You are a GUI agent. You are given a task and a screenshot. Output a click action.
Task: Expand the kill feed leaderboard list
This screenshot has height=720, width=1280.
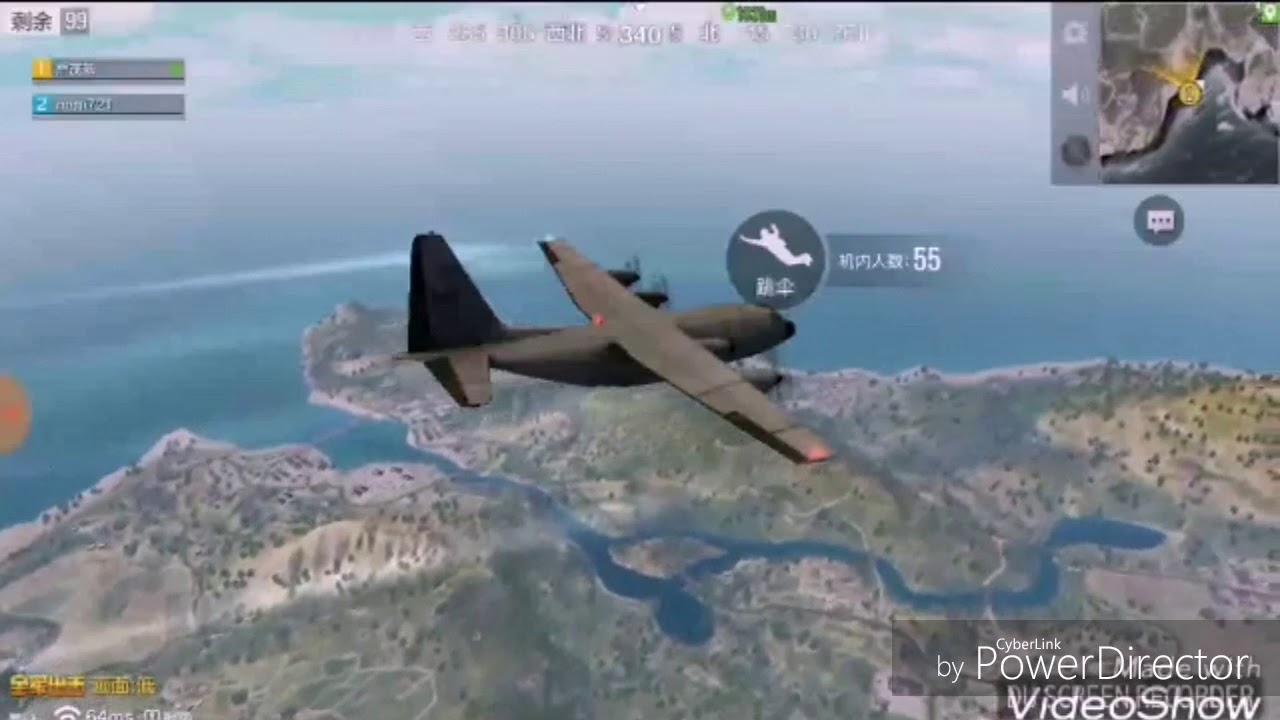click(108, 85)
